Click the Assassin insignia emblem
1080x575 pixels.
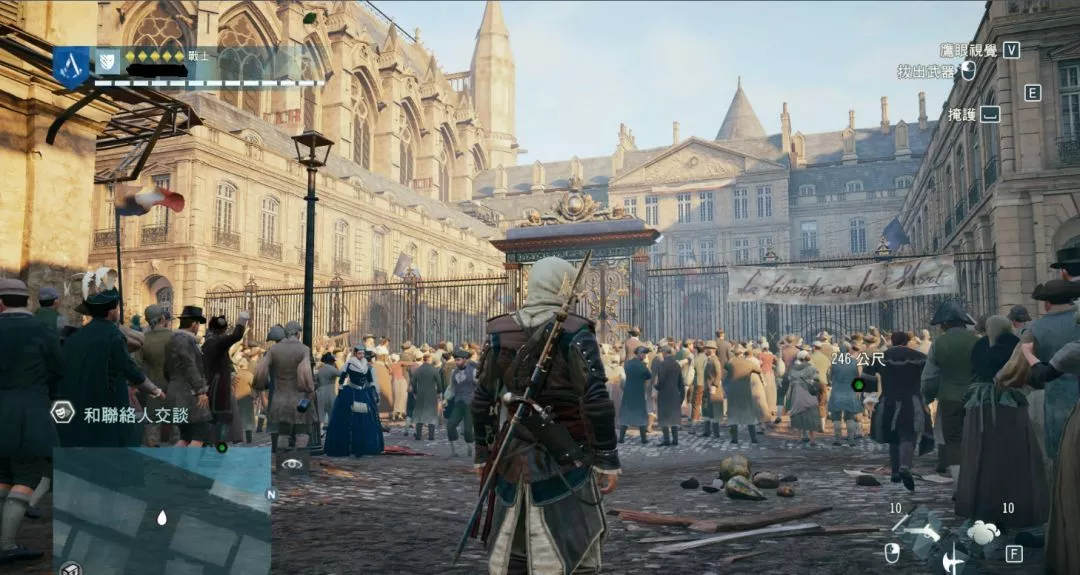[71, 66]
